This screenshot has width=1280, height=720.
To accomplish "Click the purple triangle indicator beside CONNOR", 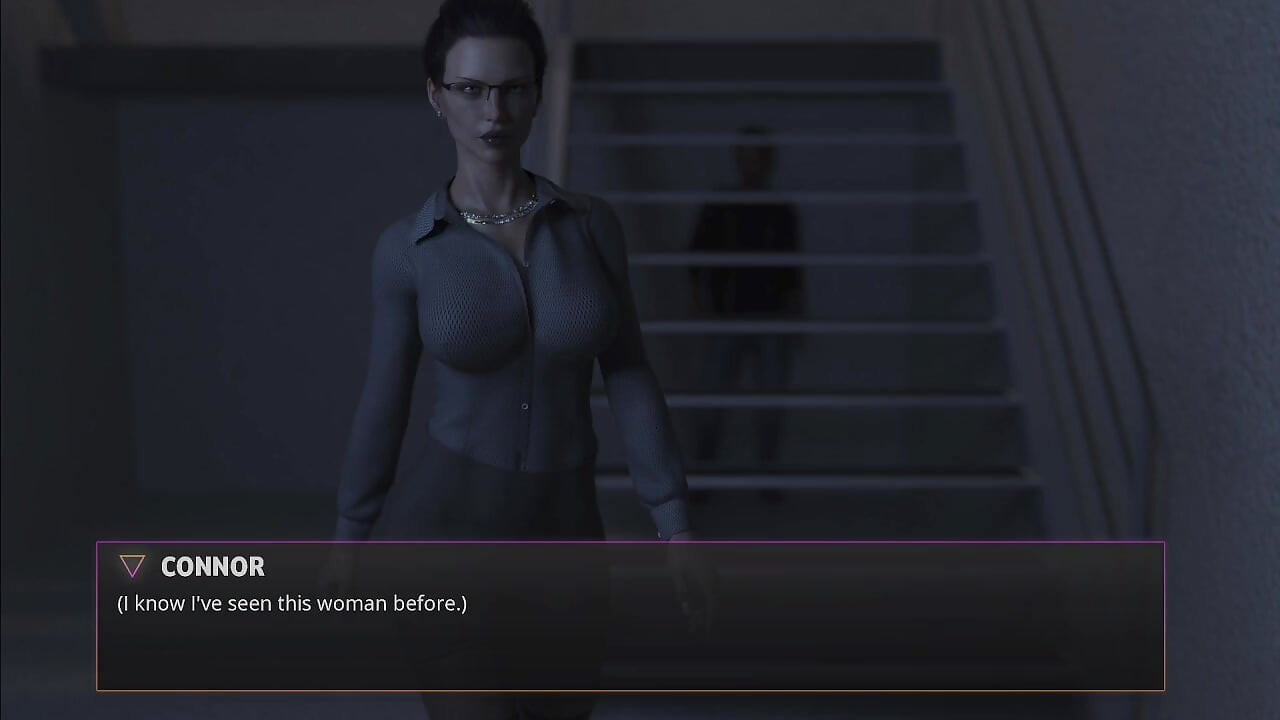I will (x=131, y=566).
